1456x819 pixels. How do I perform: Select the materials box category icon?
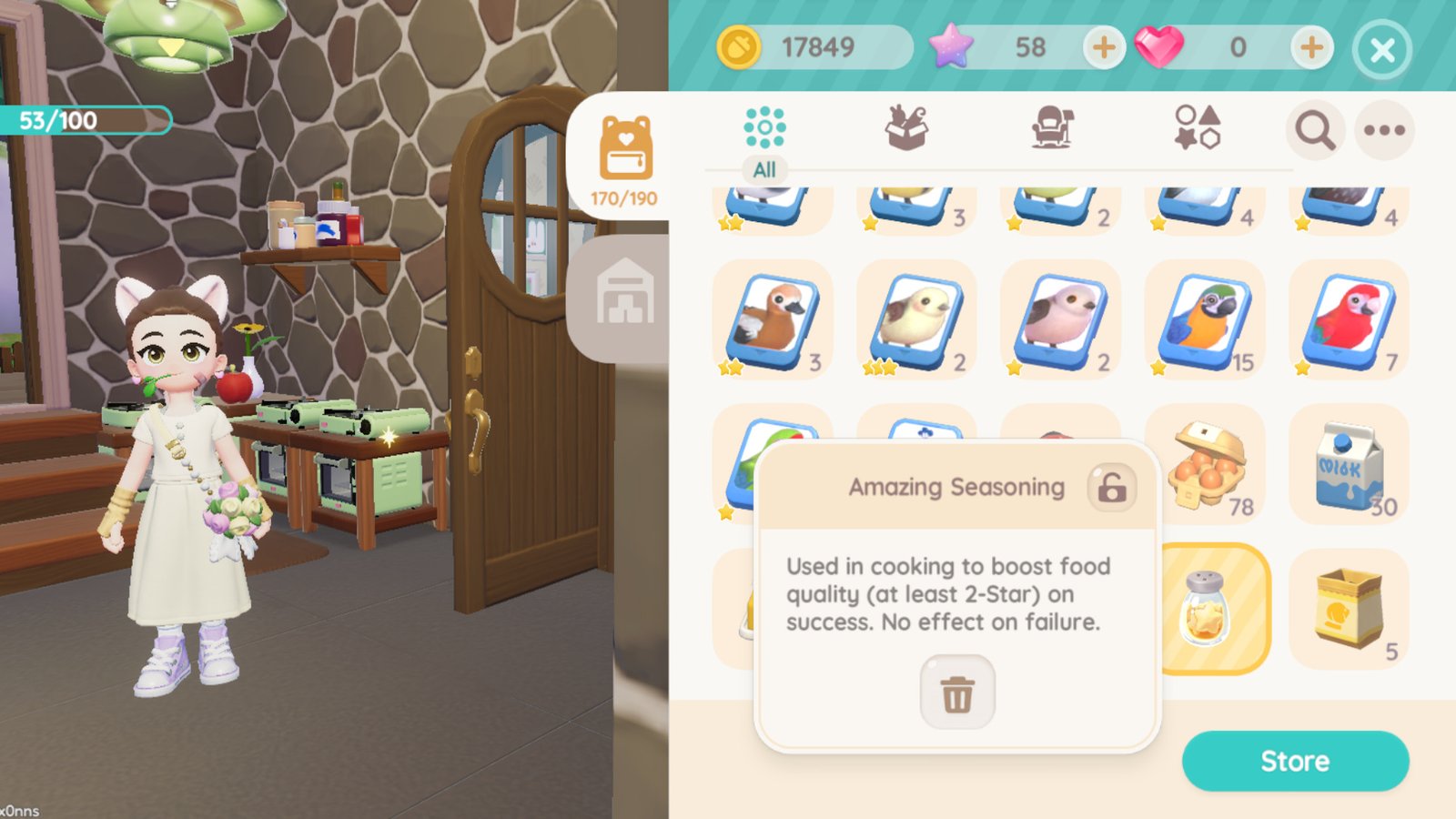912,127
